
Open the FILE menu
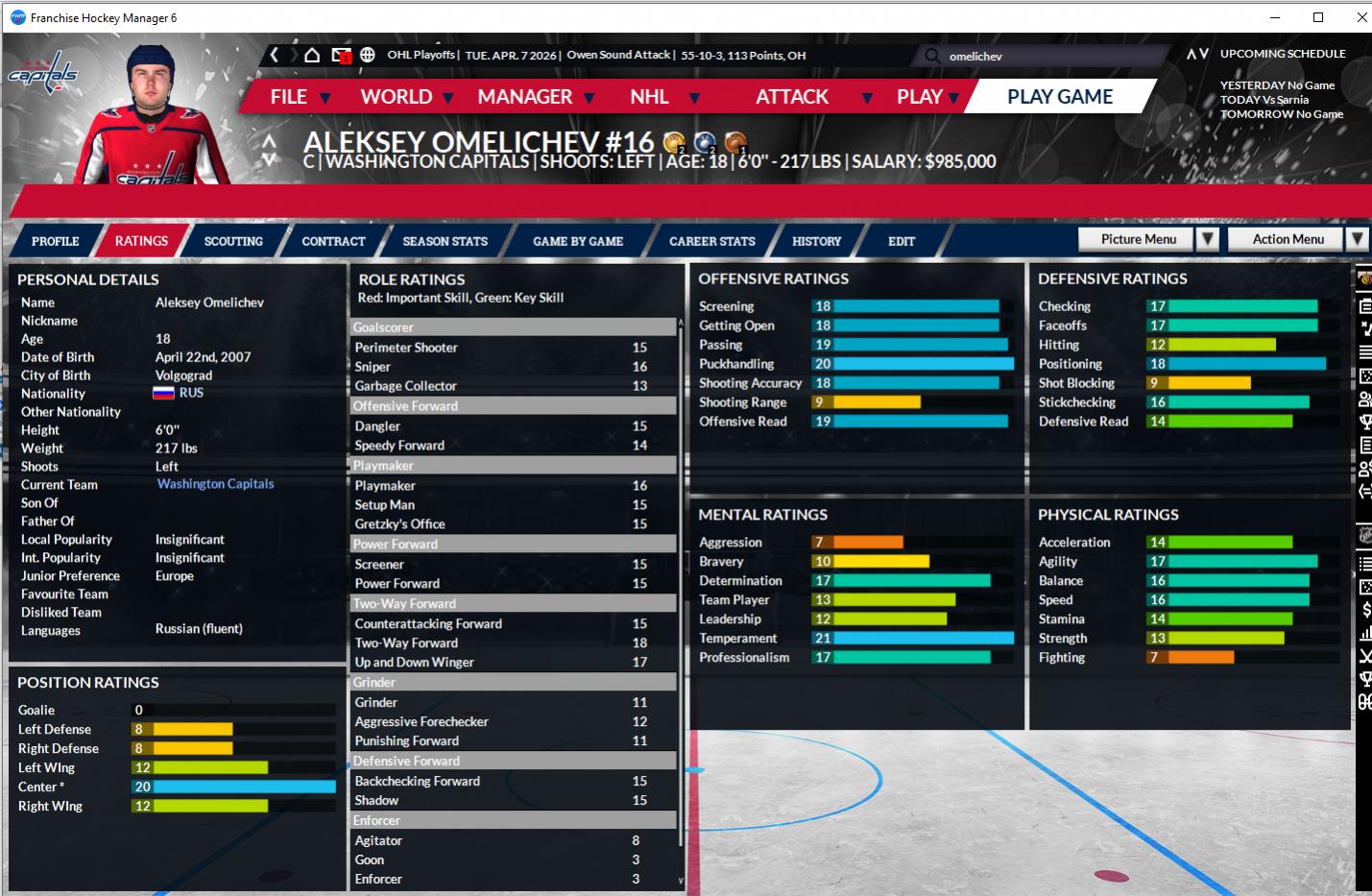[x=288, y=97]
